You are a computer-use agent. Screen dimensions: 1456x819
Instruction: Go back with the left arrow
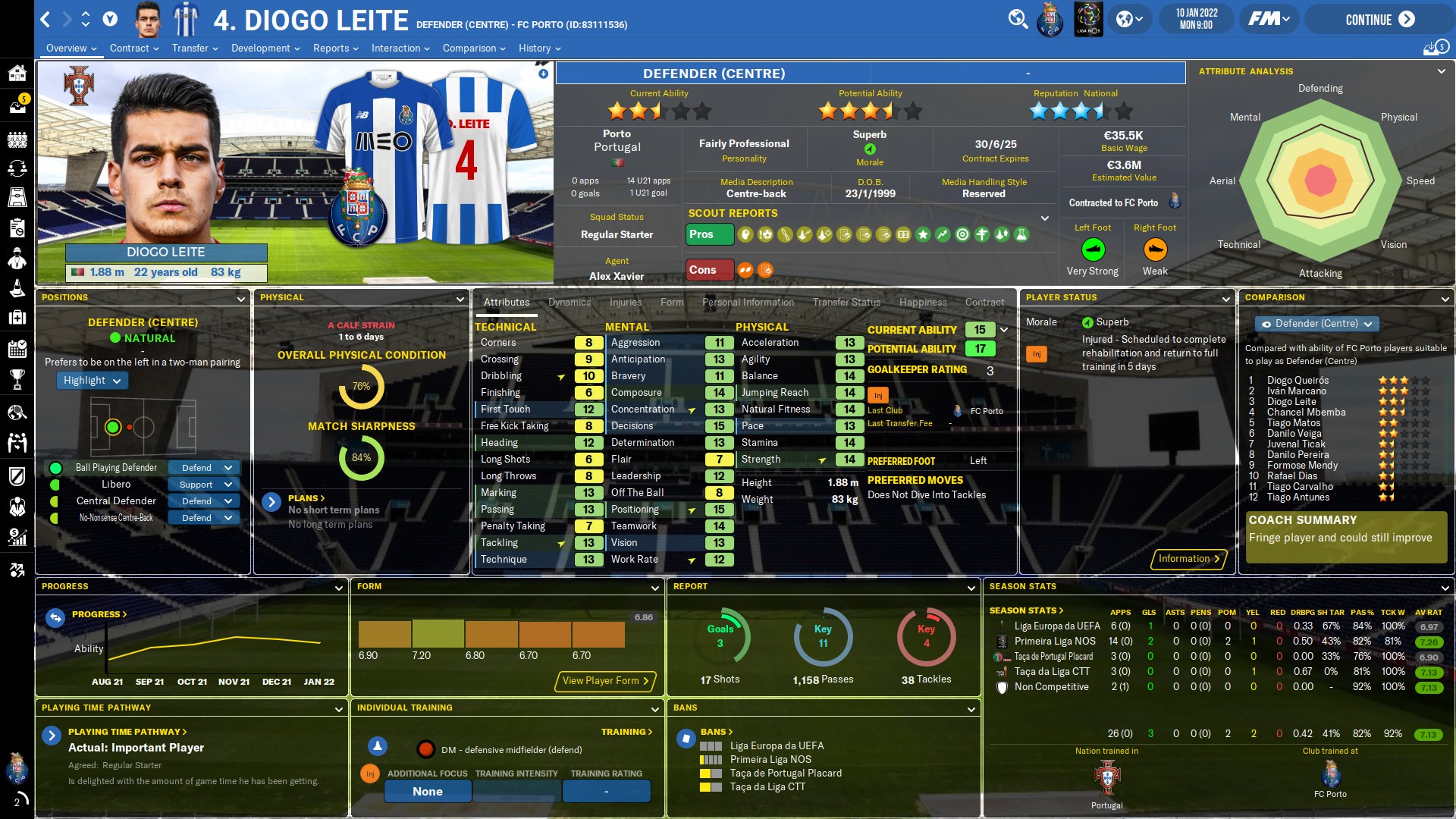(45, 20)
